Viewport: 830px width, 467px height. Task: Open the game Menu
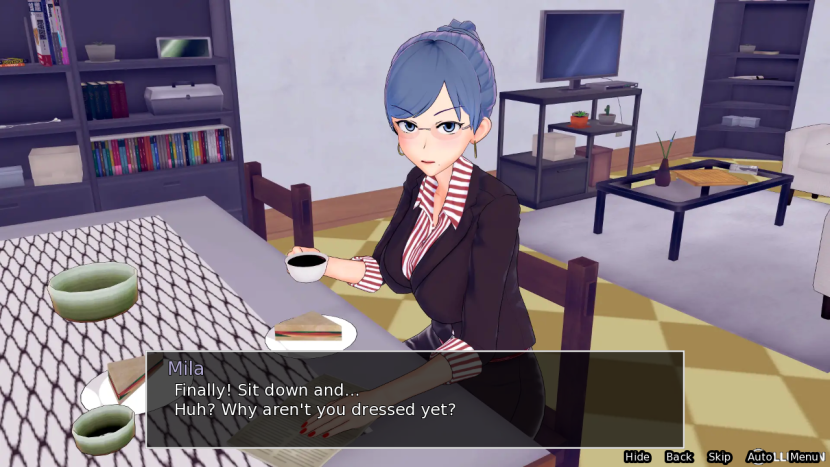tap(804, 457)
